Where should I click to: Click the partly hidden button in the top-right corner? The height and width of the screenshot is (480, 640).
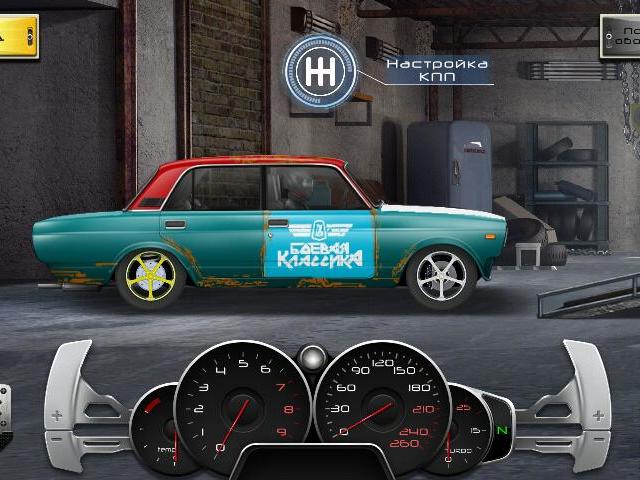pos(621,38)
